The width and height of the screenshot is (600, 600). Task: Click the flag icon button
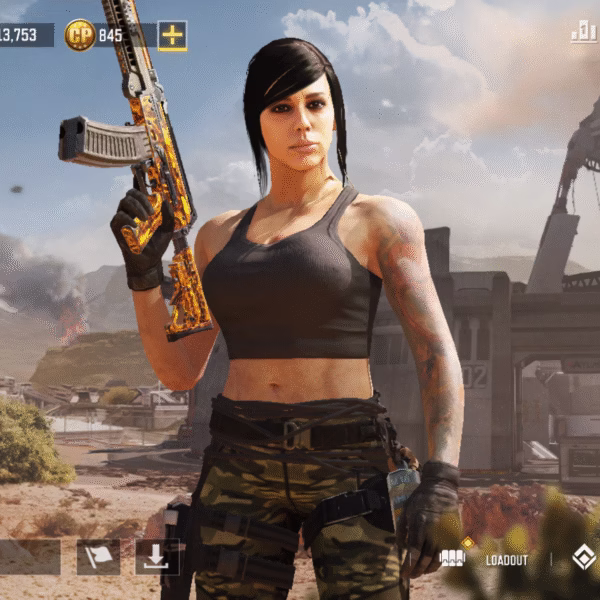(x=98, y=557)
